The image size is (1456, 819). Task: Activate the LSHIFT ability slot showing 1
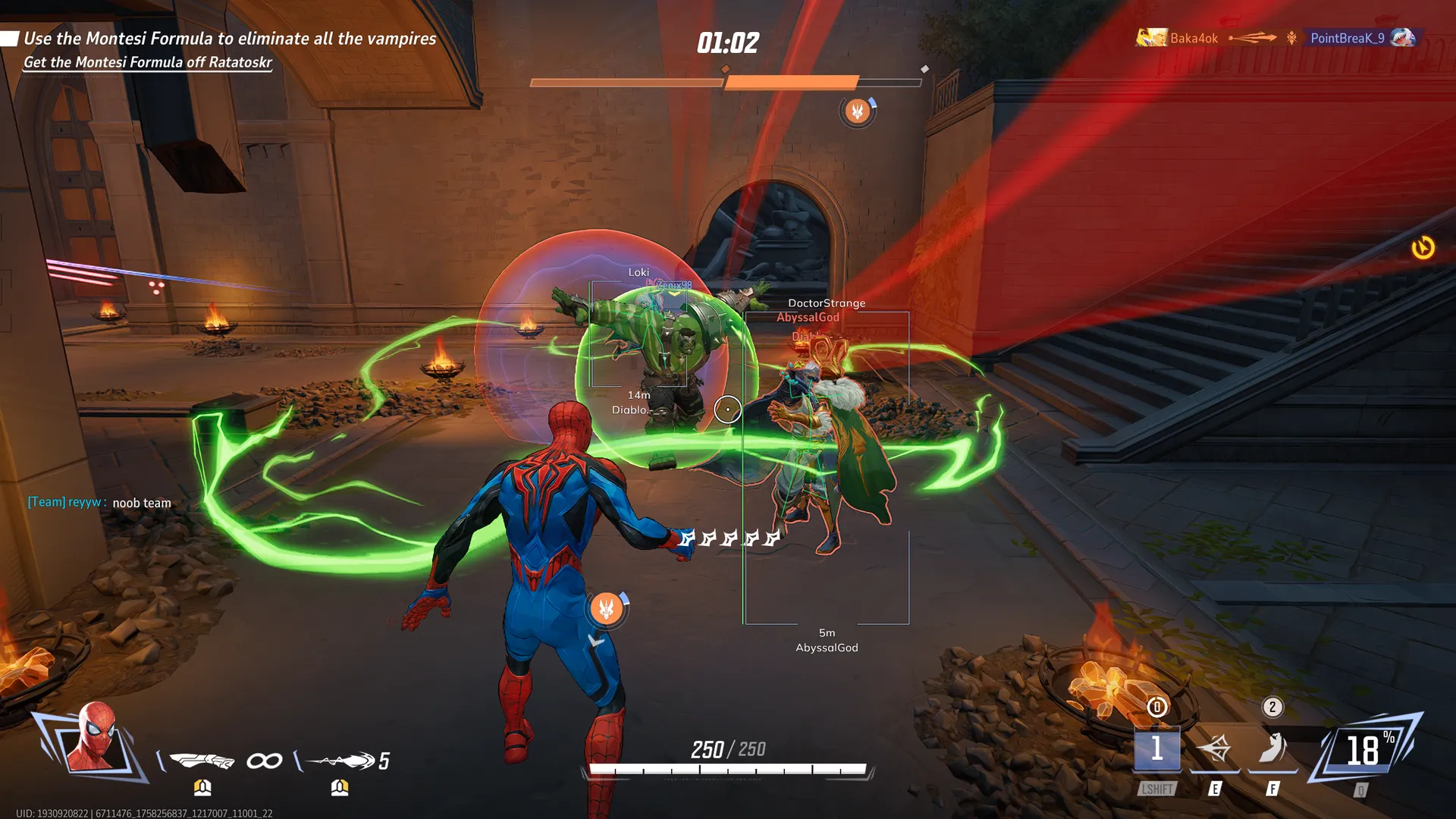(1156, 749)
